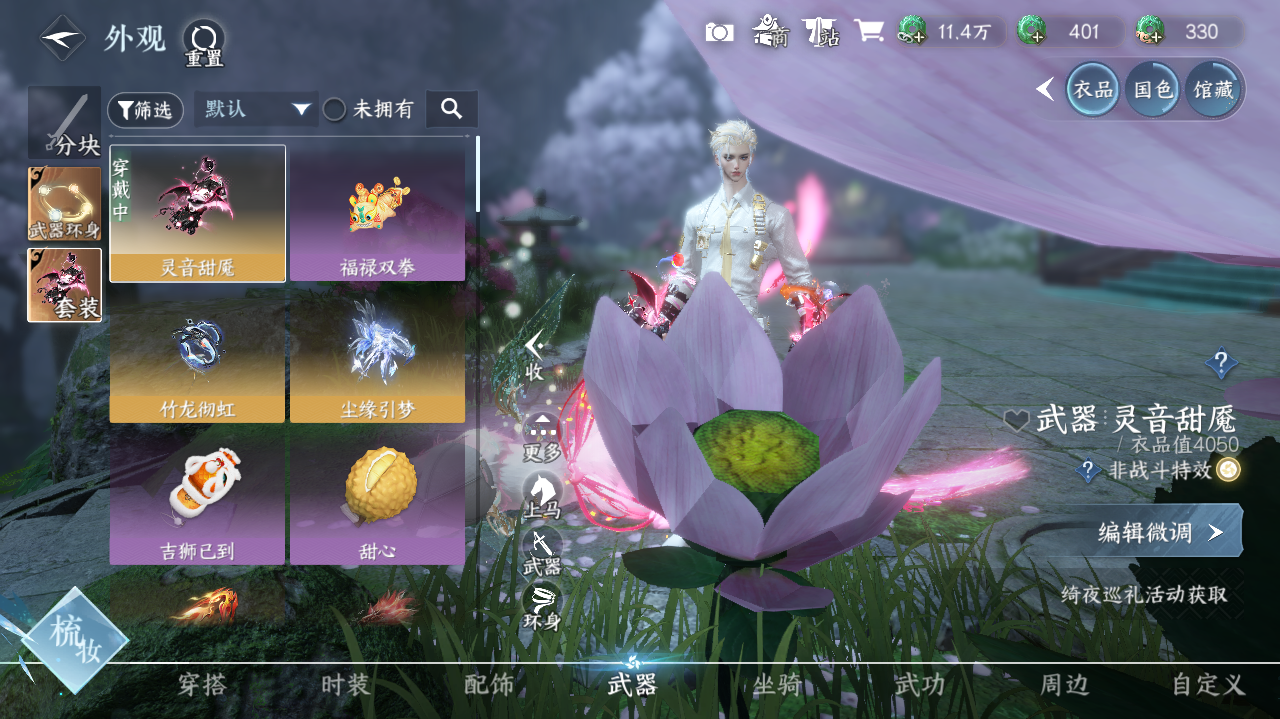Select the 福禄双拳 weapon skin
This screenshot has height=719, width=1280.
377,214
